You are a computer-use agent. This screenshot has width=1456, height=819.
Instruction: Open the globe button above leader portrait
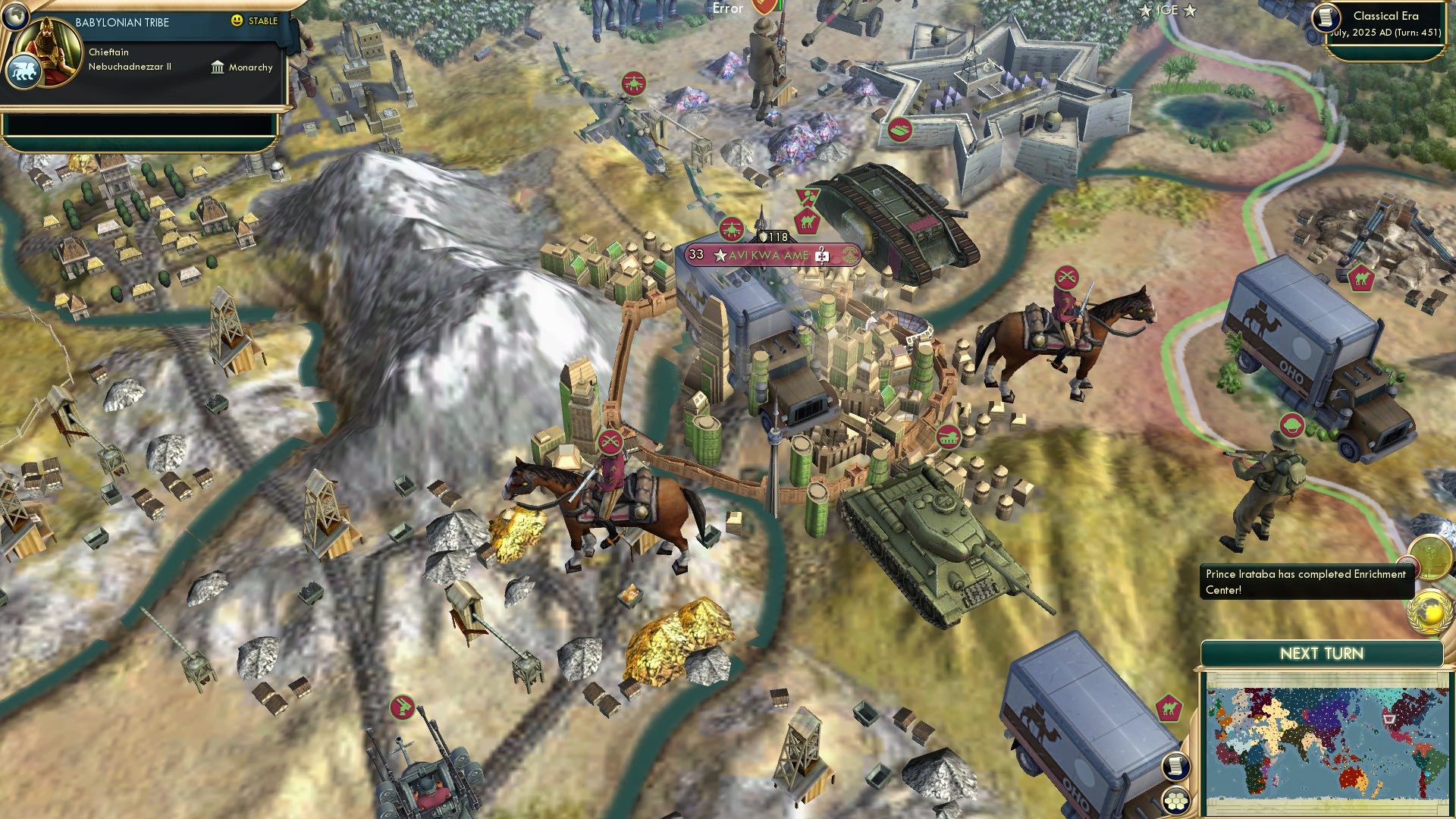[x=14, y=14]
